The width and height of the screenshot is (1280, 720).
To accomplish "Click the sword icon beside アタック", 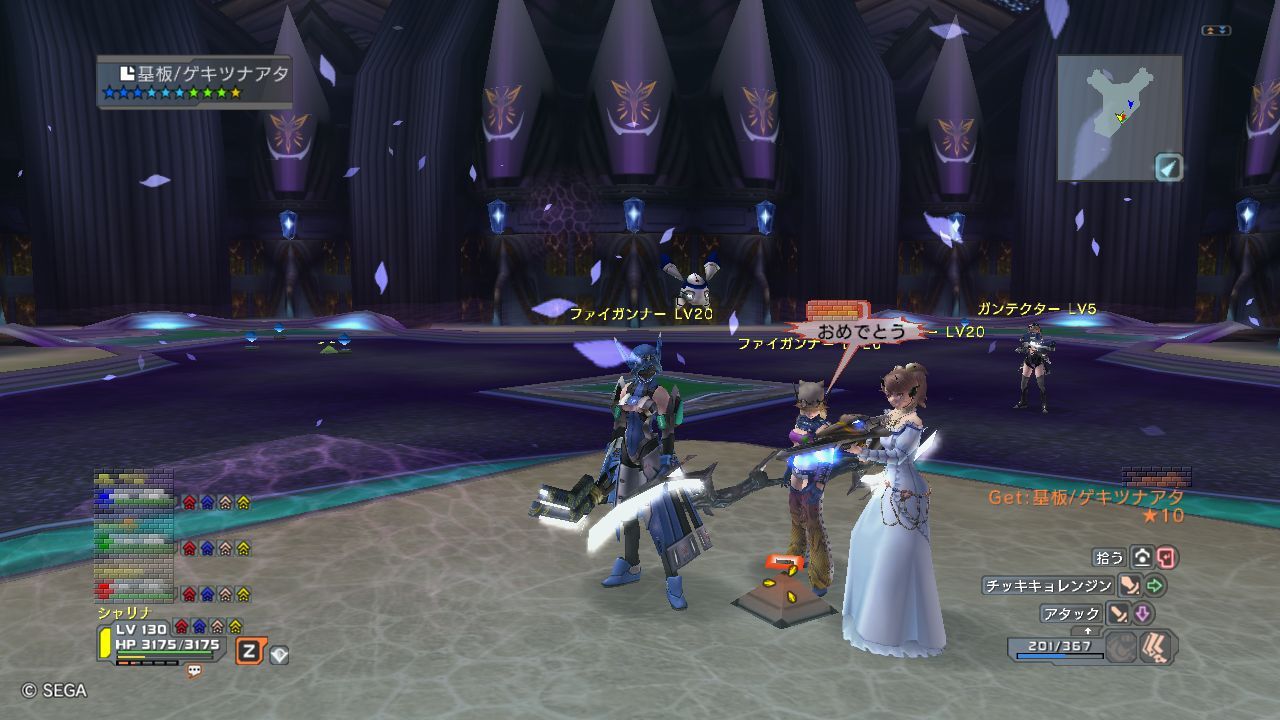I will (1119, 613).
